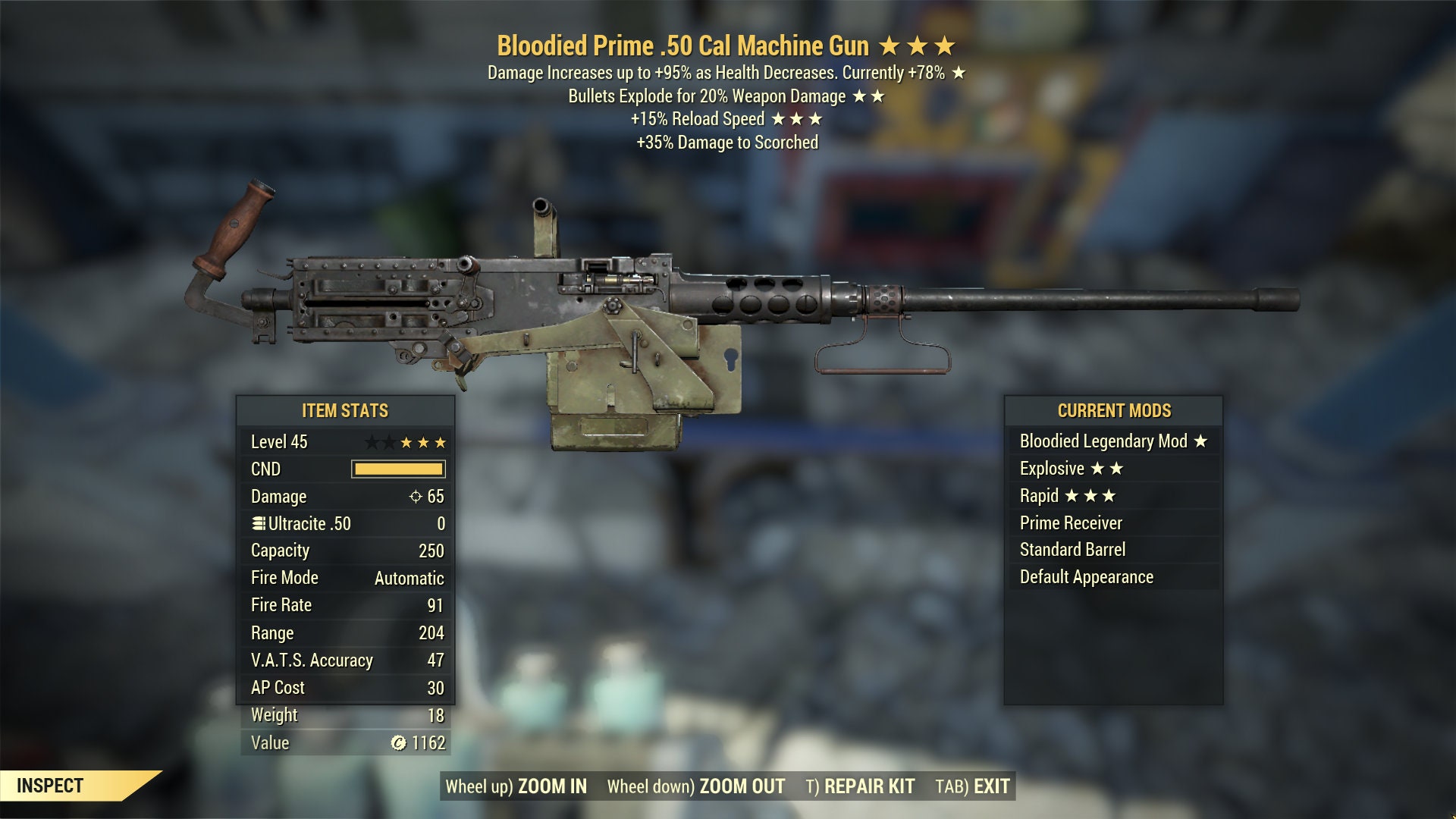
Task: Click the gold star beside Bloodied Legendary Mod
Action: point(1200,441)
